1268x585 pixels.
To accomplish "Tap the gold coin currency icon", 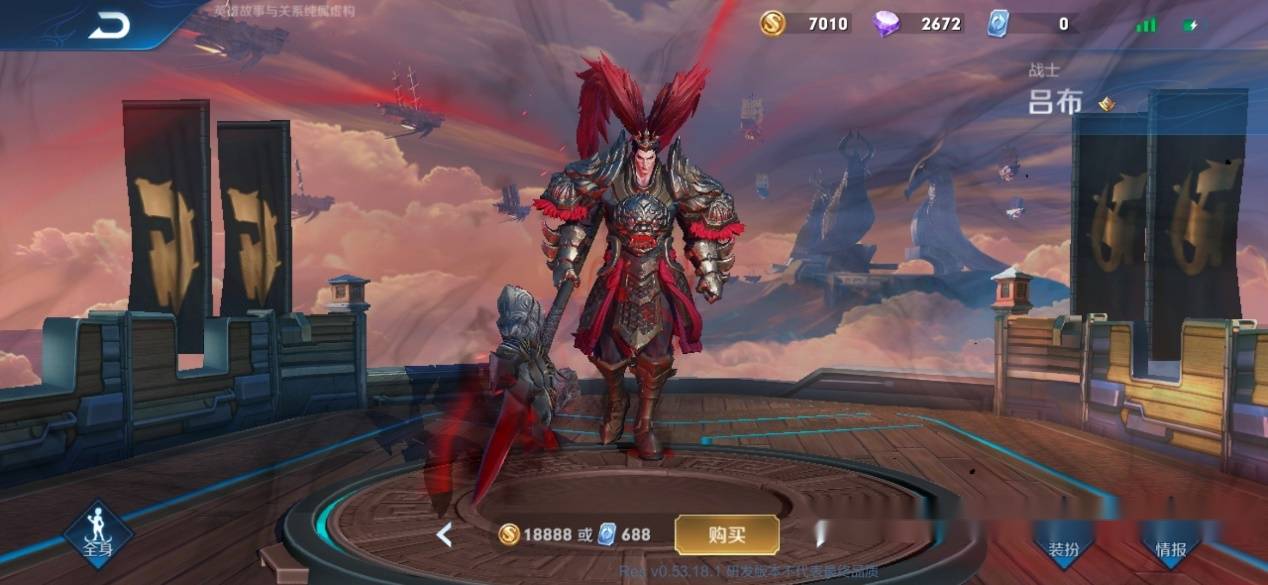I will [772, 23].
